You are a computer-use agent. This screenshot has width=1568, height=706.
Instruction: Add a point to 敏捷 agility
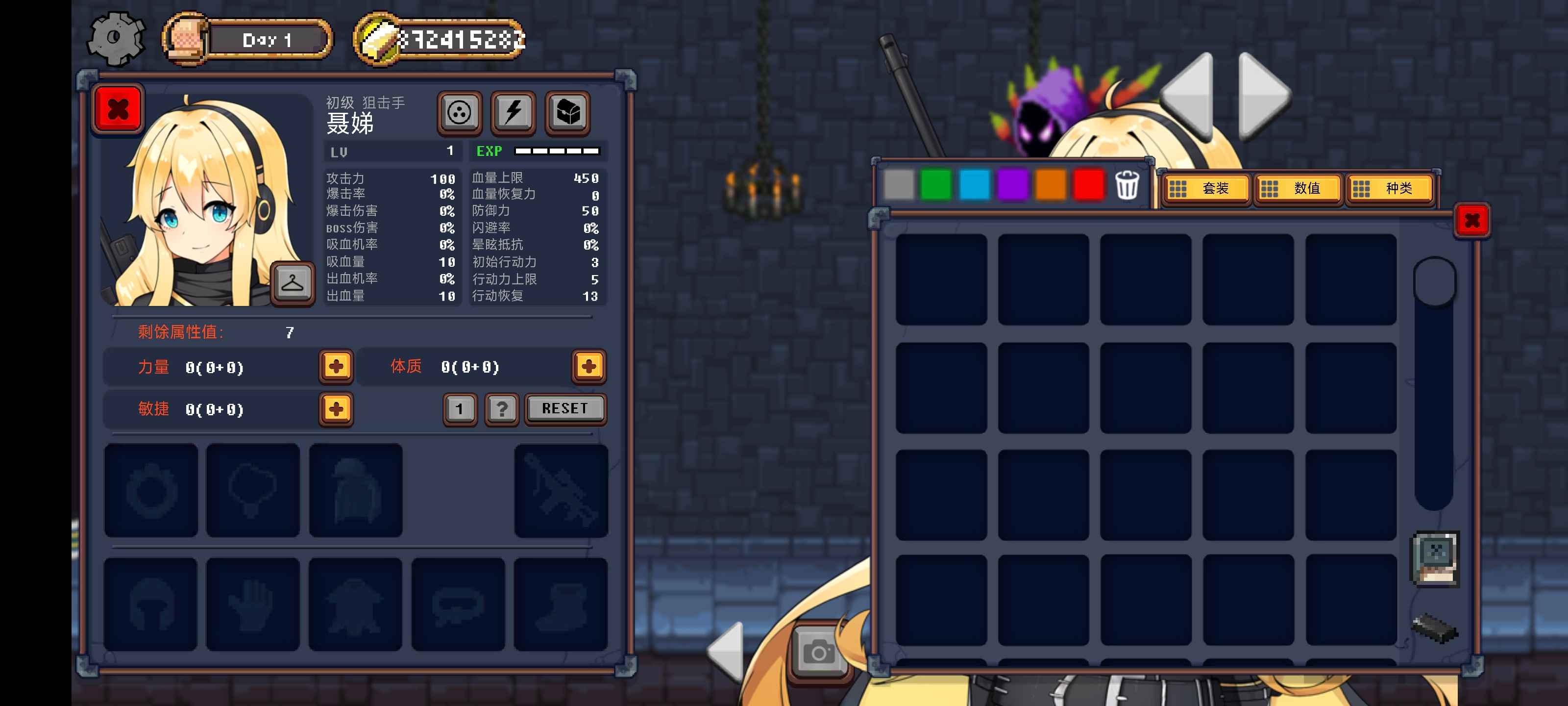point(336,409)
